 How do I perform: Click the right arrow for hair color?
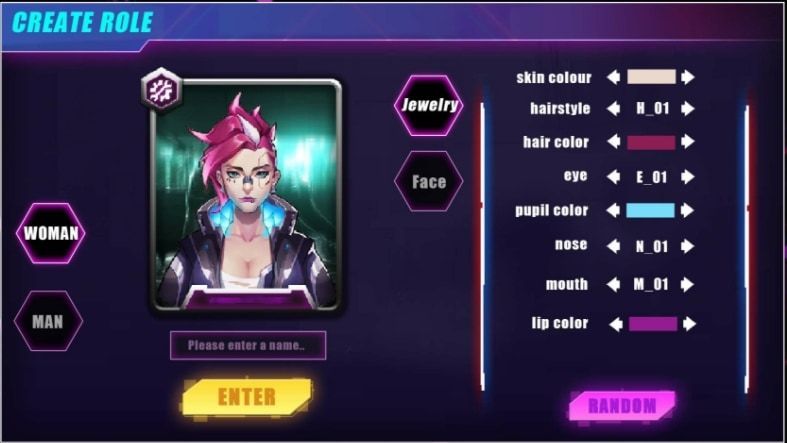click(x=688, y=142)
